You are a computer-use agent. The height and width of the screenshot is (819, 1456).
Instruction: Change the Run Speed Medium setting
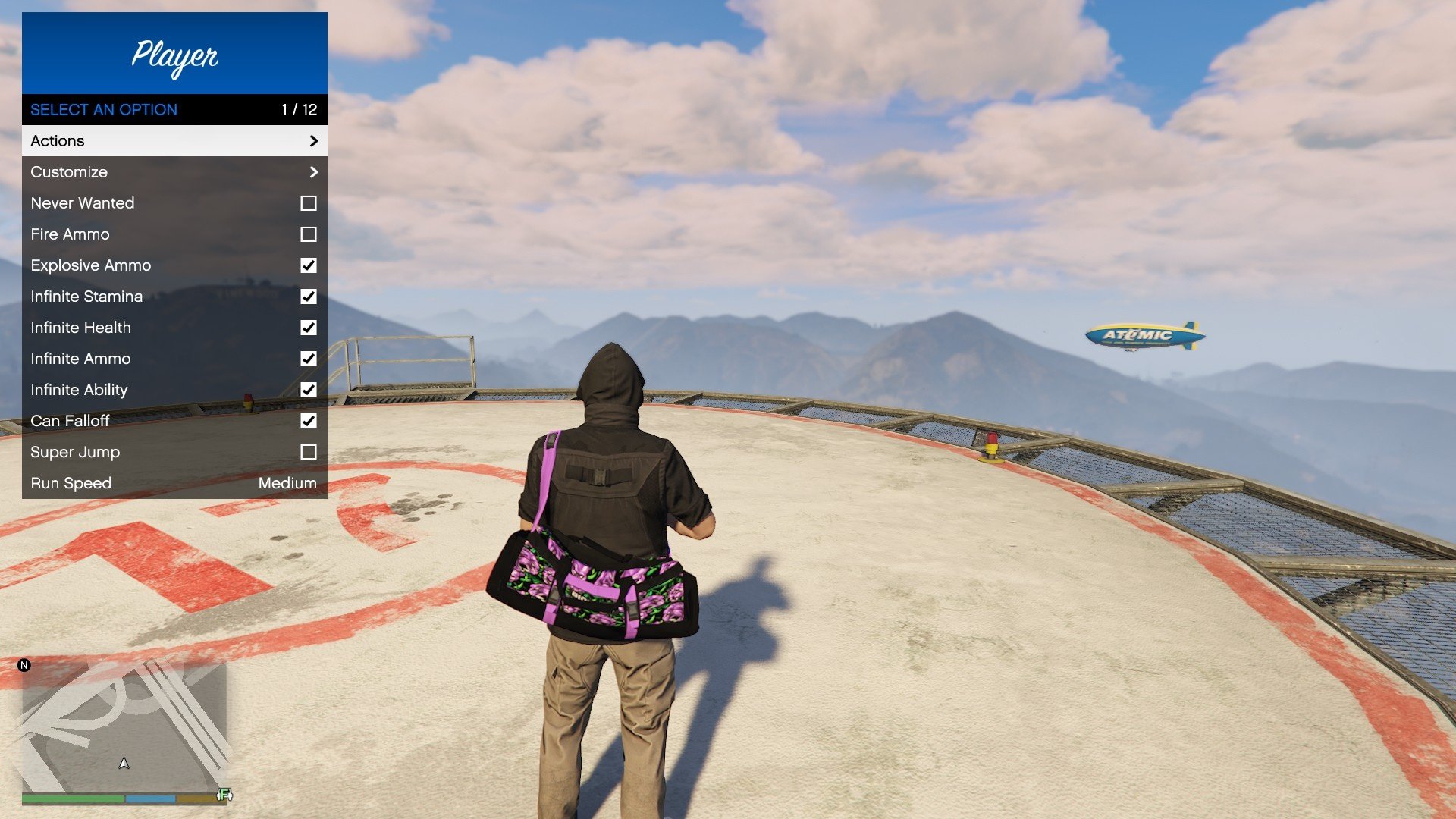click(287, 483)
